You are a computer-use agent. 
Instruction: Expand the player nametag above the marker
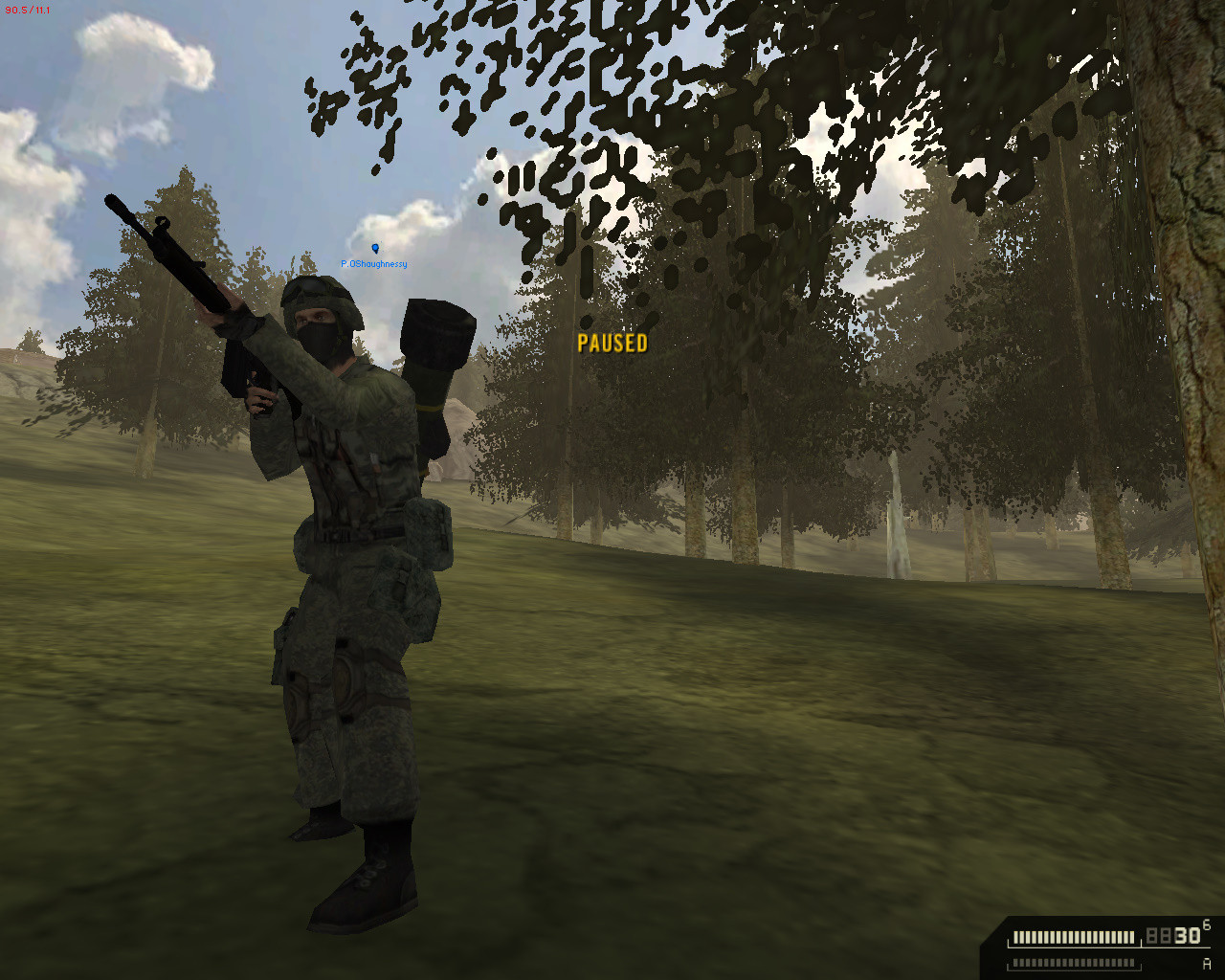375,264
